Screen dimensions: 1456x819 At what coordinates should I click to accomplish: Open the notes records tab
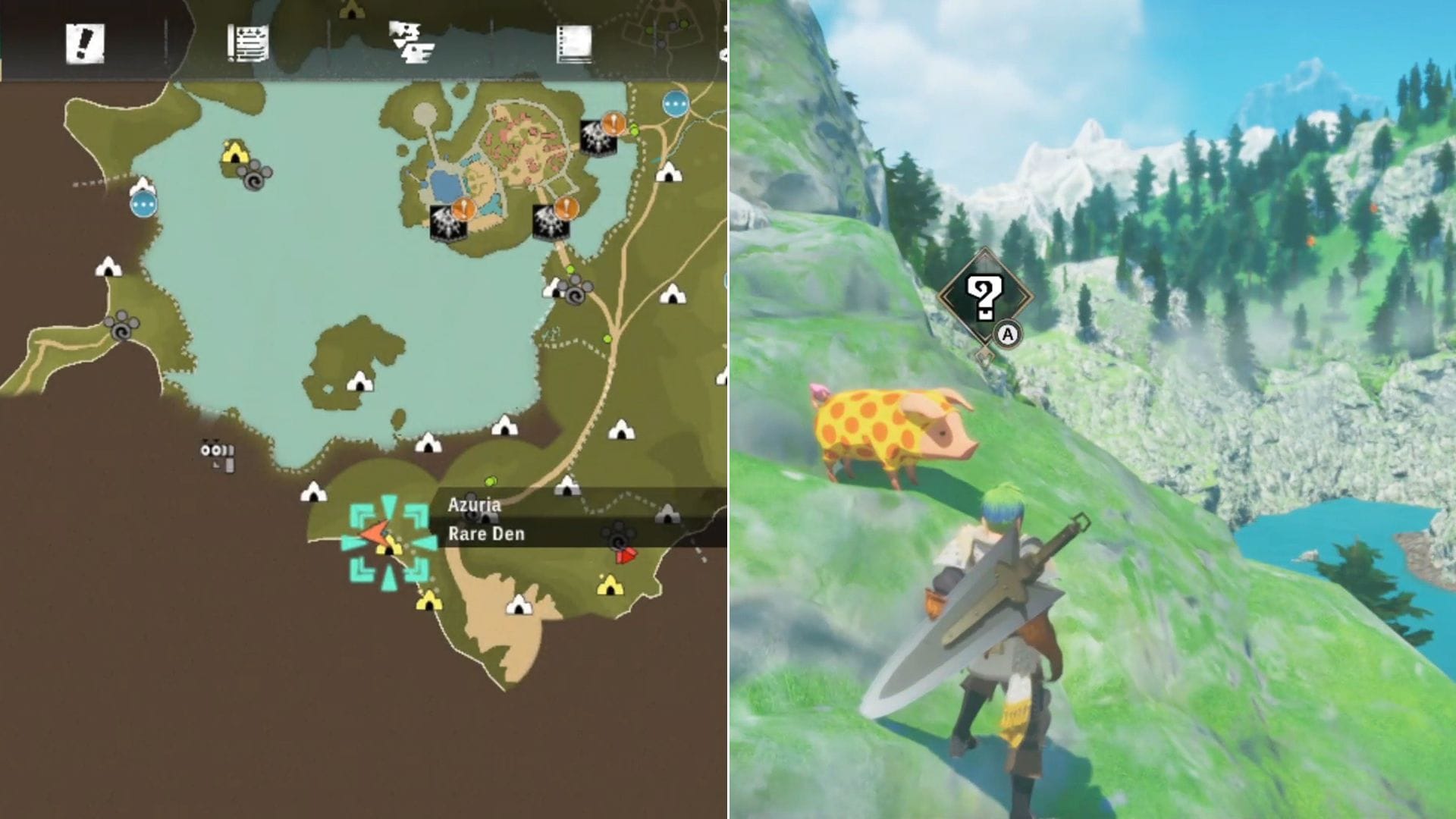pos(574,43)
